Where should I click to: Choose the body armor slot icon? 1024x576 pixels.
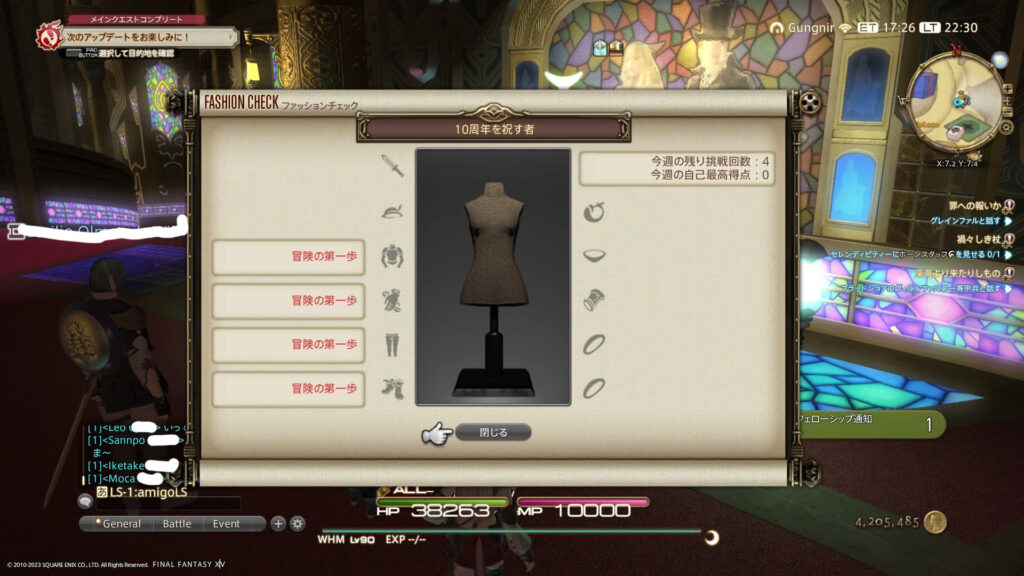(392, 257)
